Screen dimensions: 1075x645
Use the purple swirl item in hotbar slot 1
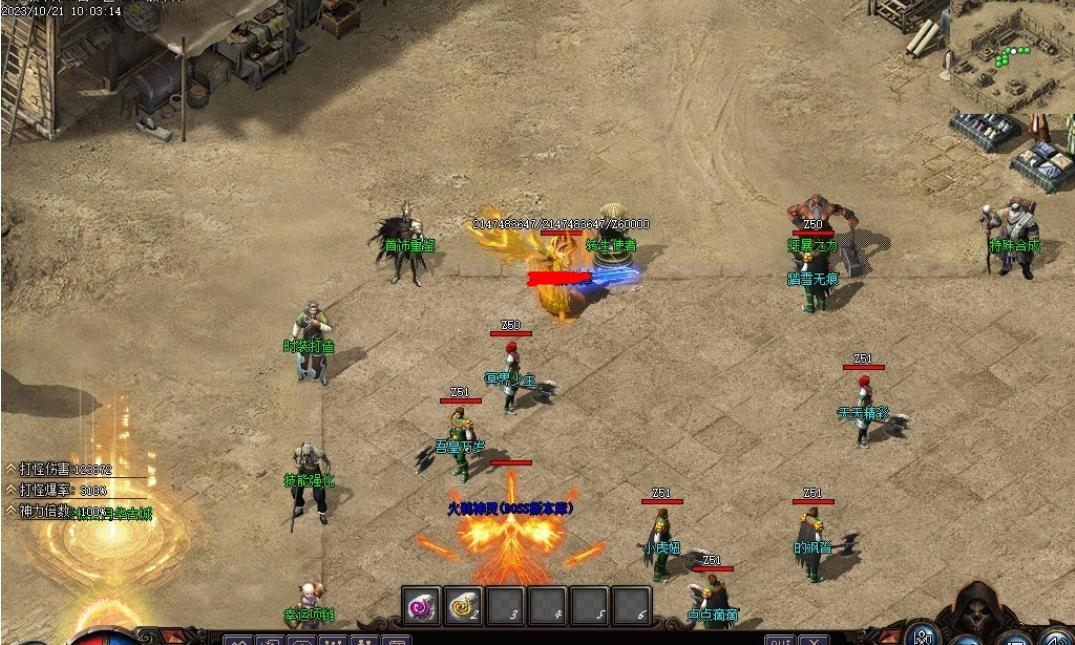pyautogui.click(x=421, y=605)
